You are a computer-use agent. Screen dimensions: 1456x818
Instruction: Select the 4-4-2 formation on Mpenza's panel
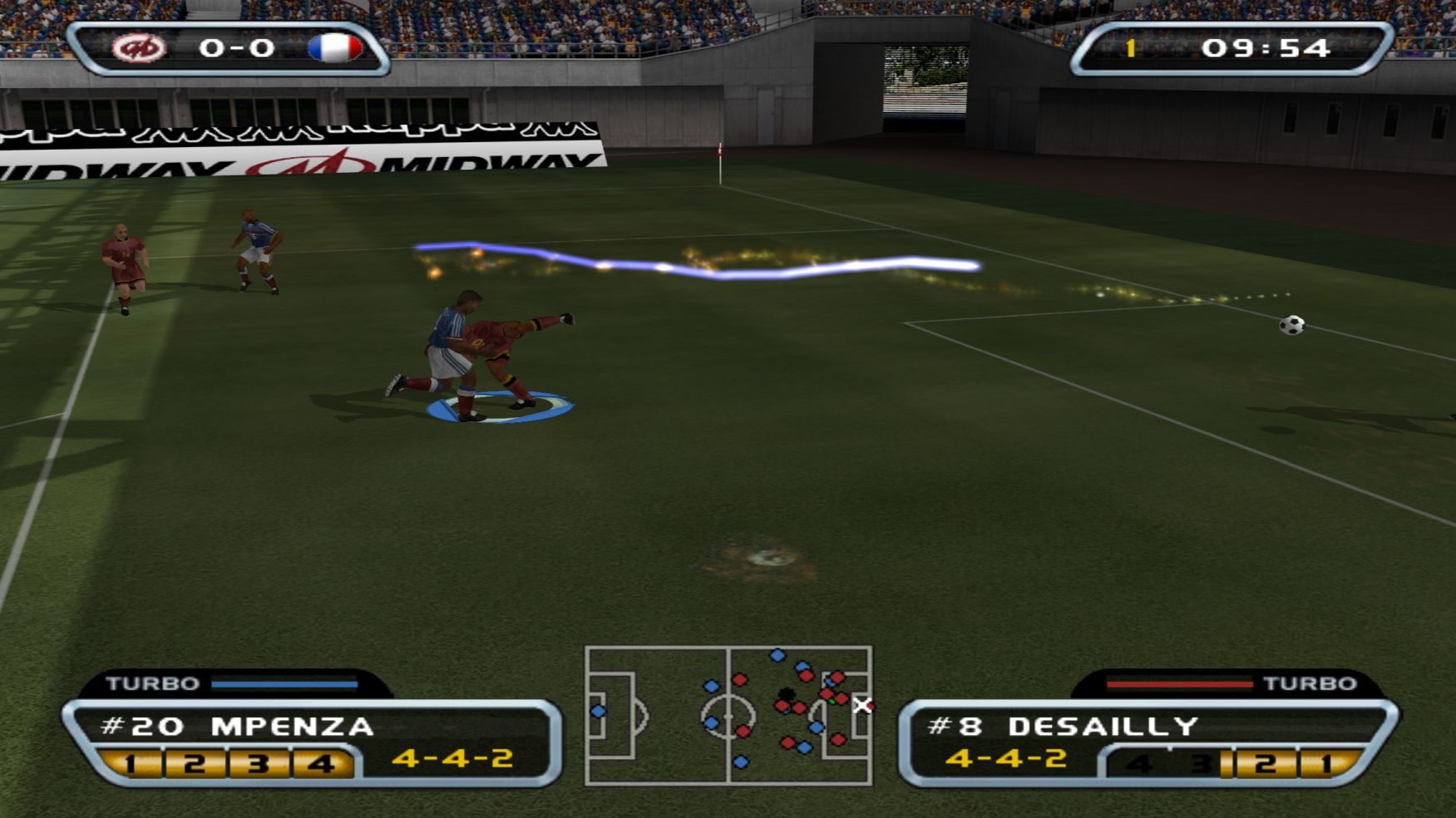pos(452,758)
